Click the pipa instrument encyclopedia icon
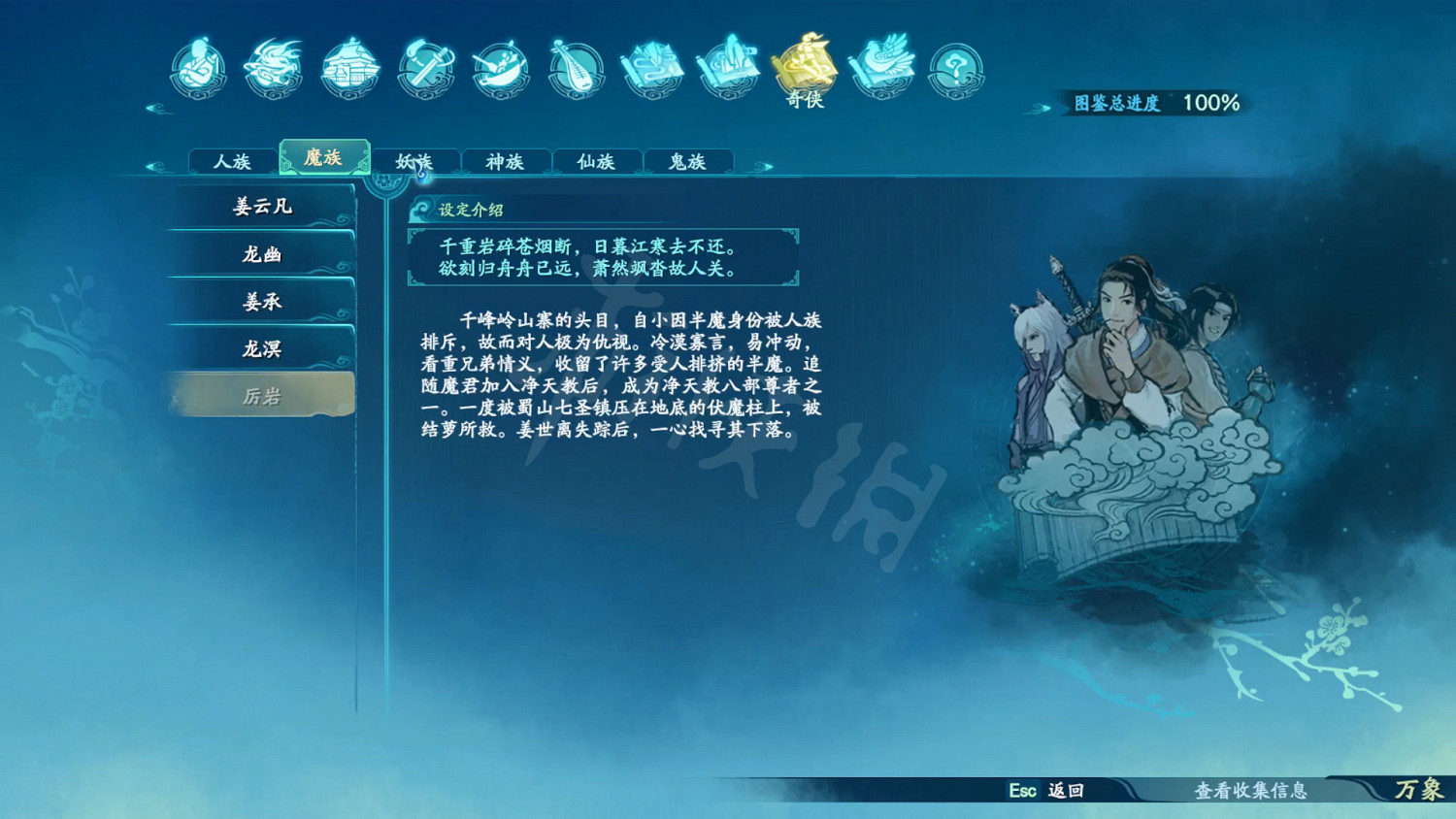Screen dimensions: 1456x819 575,68
